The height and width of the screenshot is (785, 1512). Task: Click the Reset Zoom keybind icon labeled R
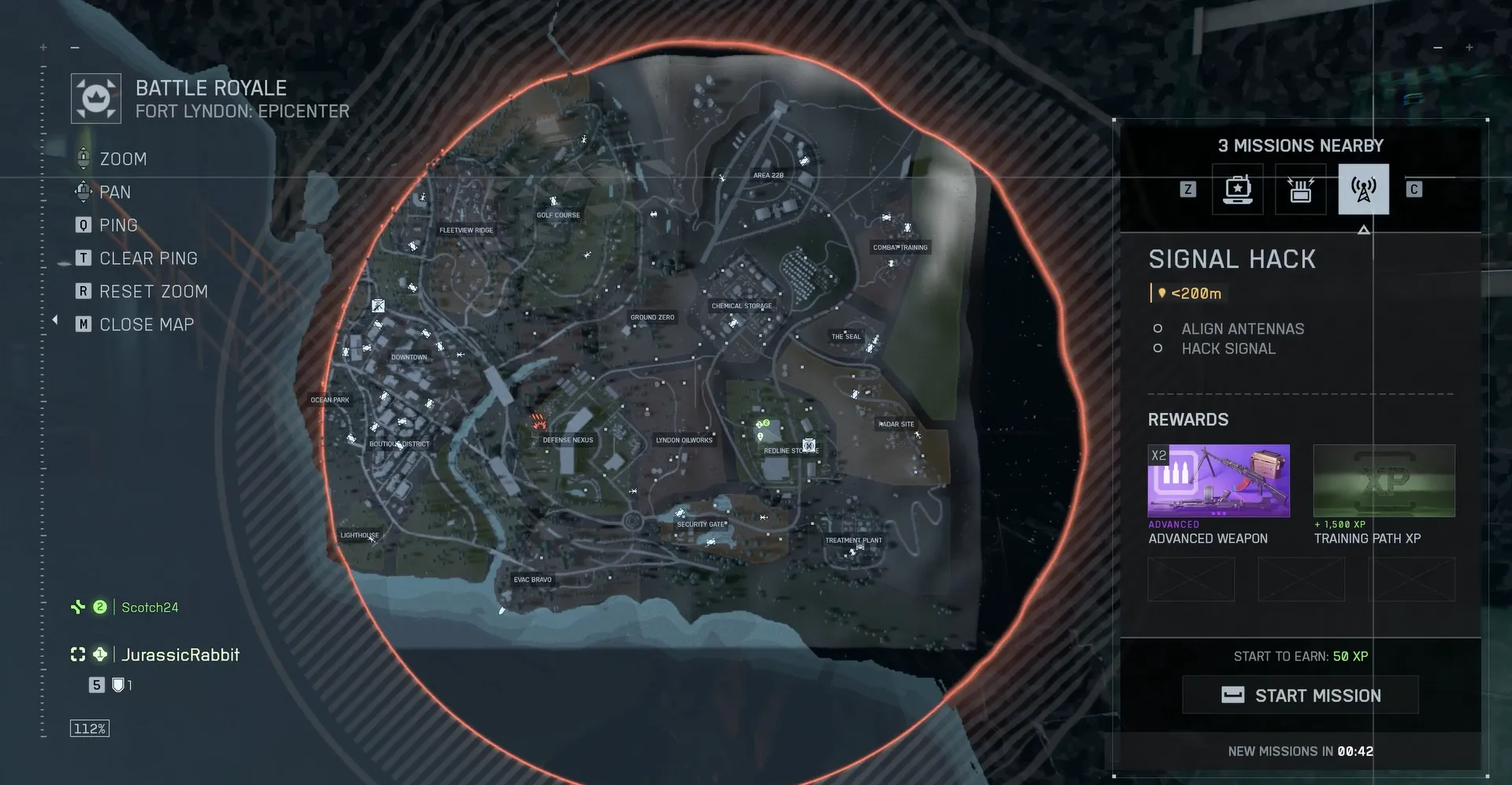[83, 291]
